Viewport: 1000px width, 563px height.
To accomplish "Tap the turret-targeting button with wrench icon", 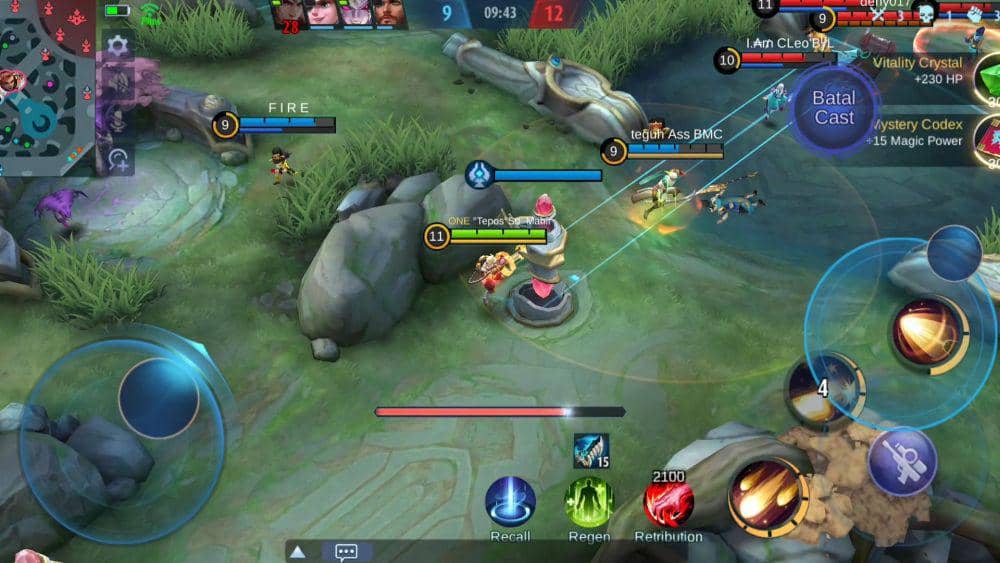I will coord(901,461).
